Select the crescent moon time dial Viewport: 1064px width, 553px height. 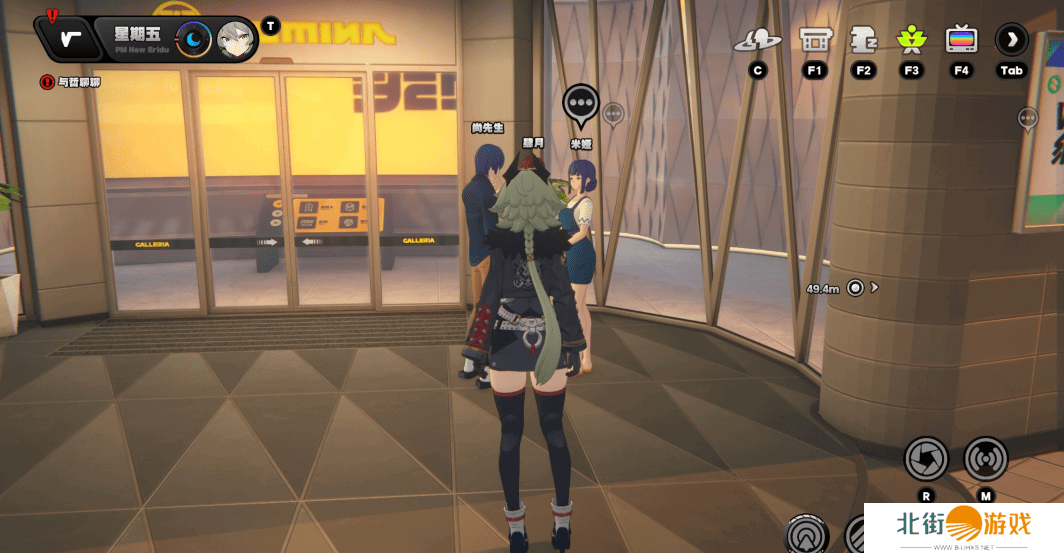point(195,40)
